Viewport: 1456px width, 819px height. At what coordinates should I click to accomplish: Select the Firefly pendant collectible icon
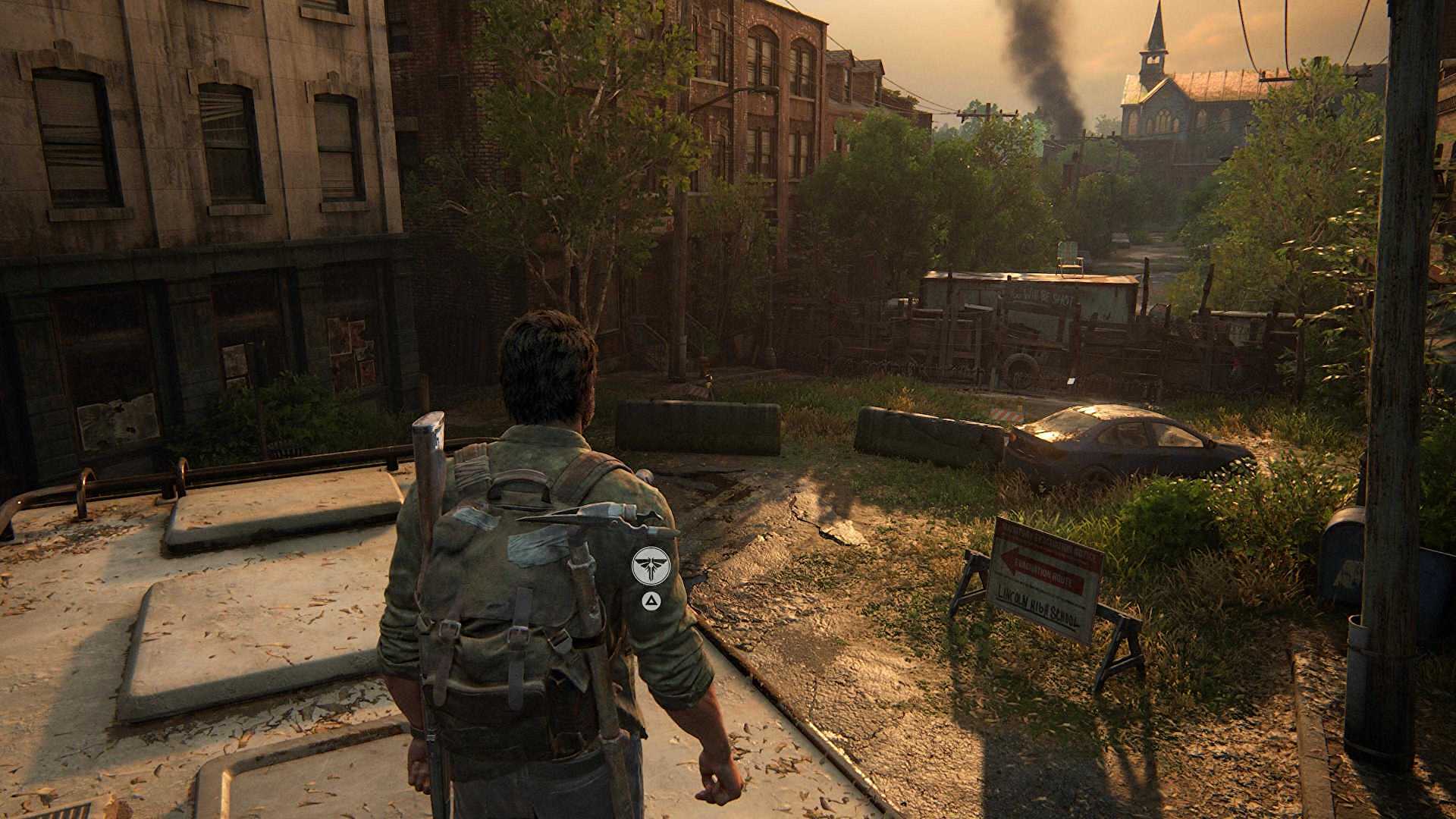point(649,565)
